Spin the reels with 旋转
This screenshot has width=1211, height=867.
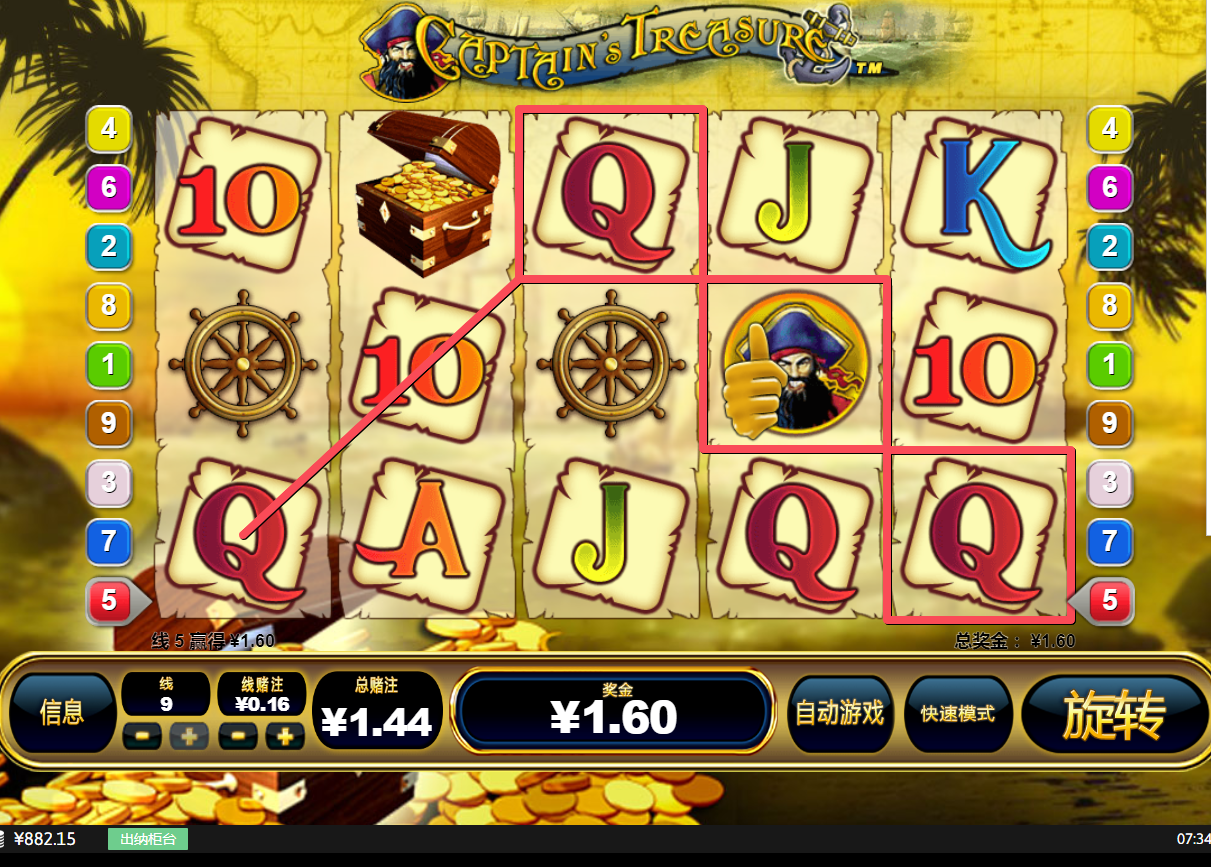[1114, 713]
